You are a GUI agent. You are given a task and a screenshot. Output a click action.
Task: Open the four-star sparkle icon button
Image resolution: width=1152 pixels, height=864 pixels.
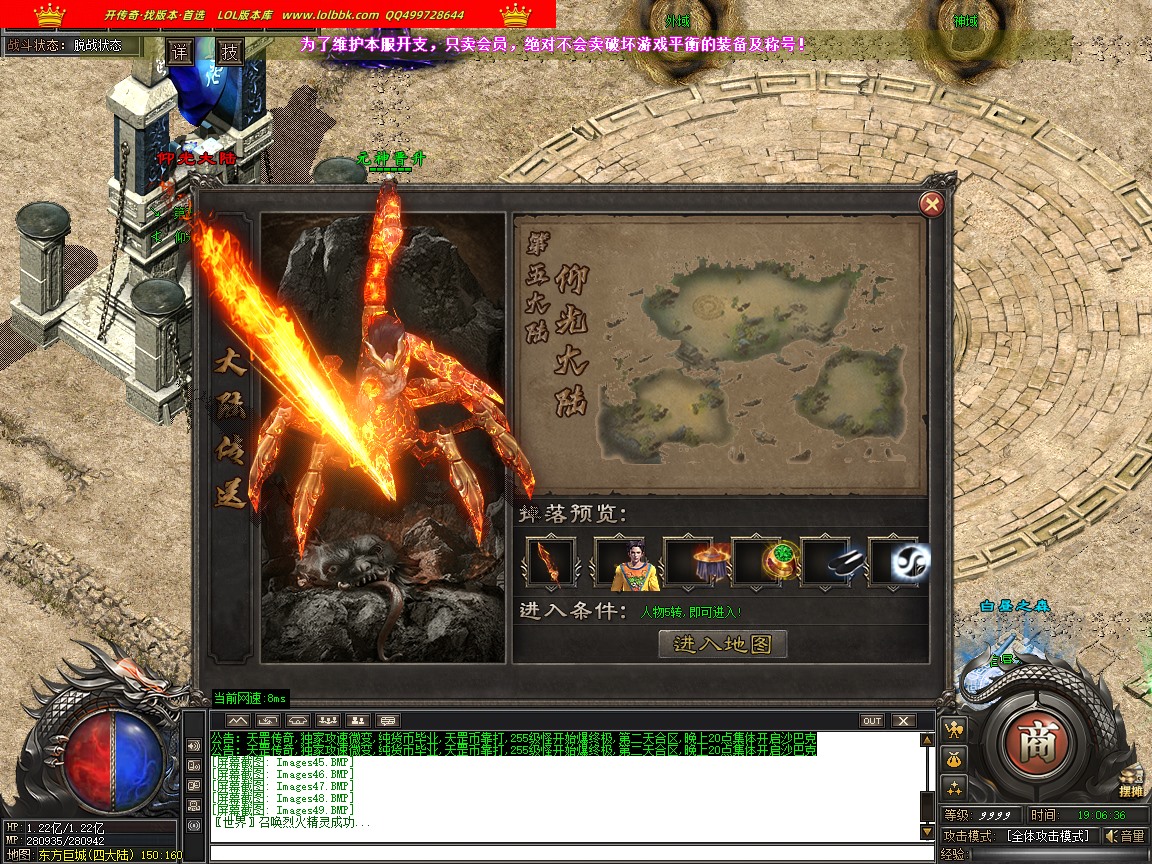pos(953,787)
